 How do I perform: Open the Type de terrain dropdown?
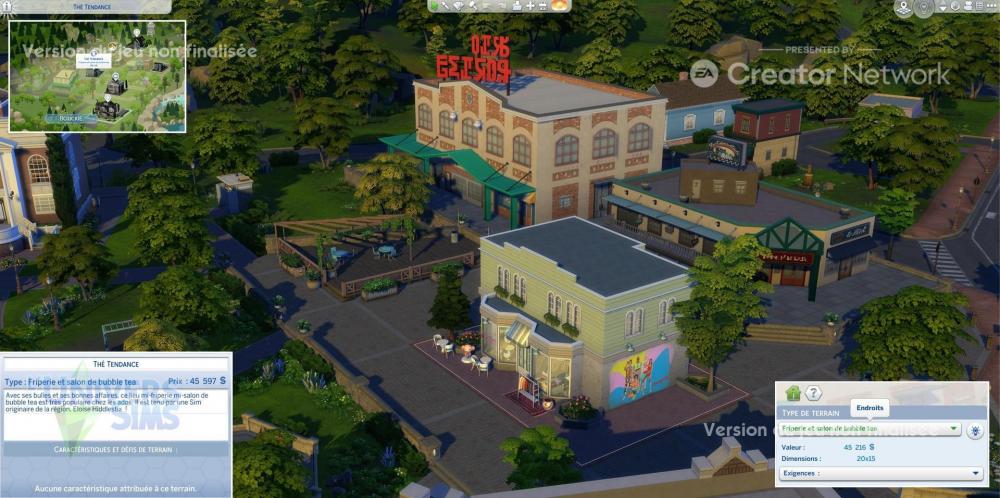869,429
